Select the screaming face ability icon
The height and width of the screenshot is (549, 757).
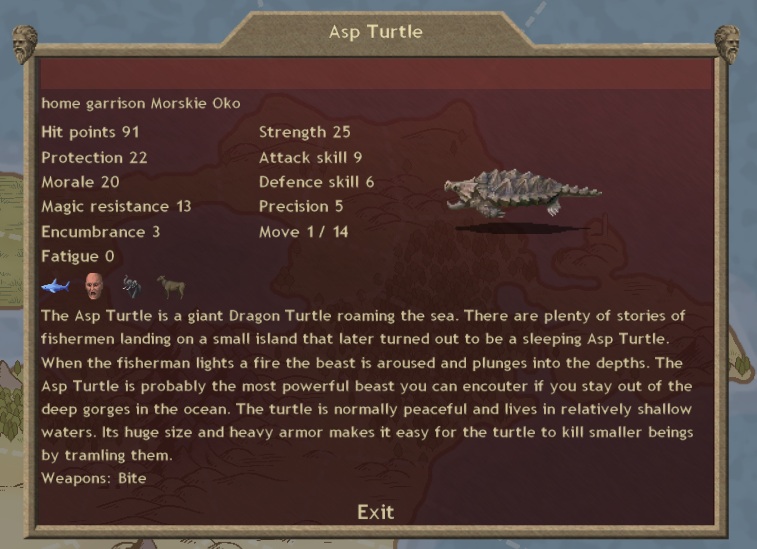(x=94, y=287)
